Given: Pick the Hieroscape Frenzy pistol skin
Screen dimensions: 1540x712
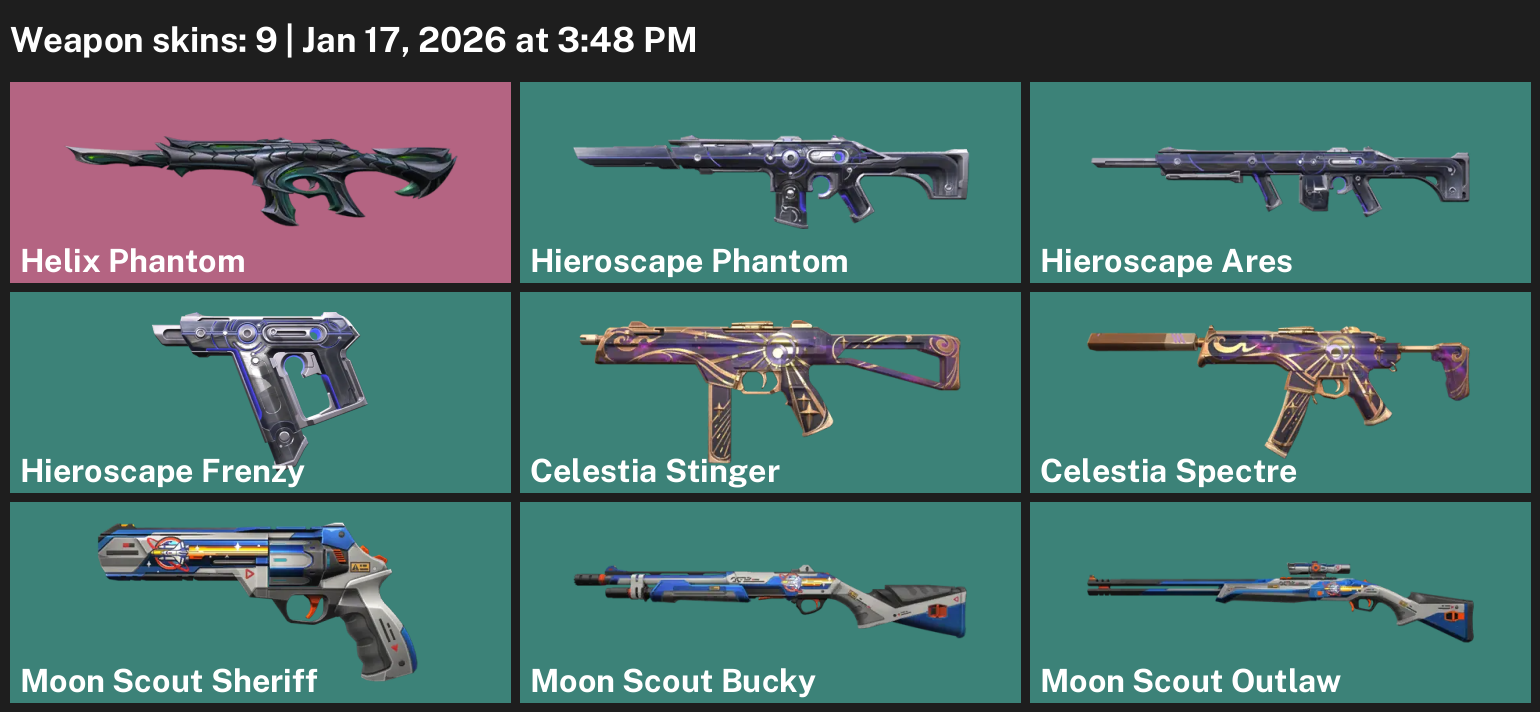Looking at the screenshot, I should [x=260, y=392].
